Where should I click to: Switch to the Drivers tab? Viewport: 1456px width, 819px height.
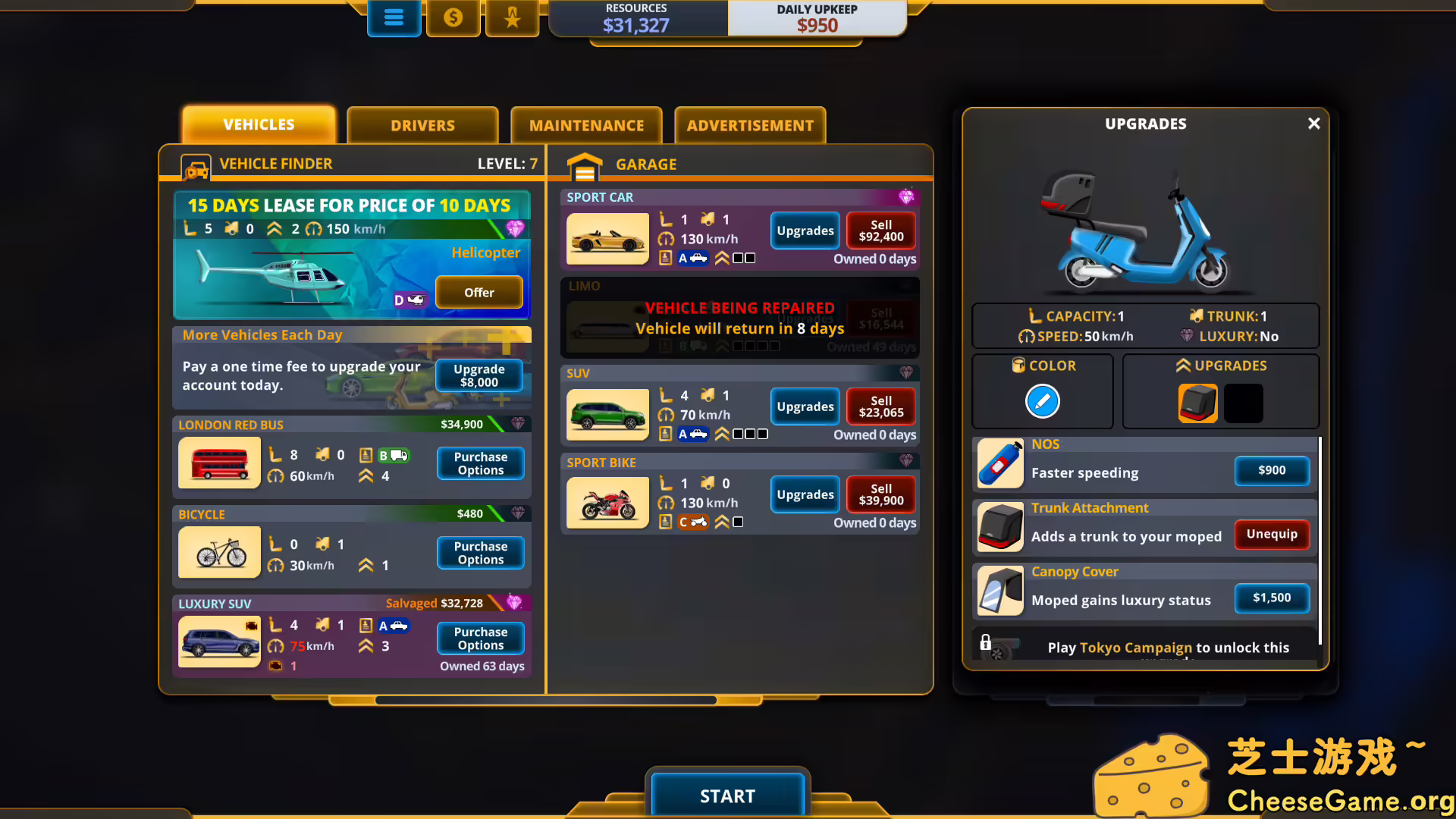pos(422,125)
